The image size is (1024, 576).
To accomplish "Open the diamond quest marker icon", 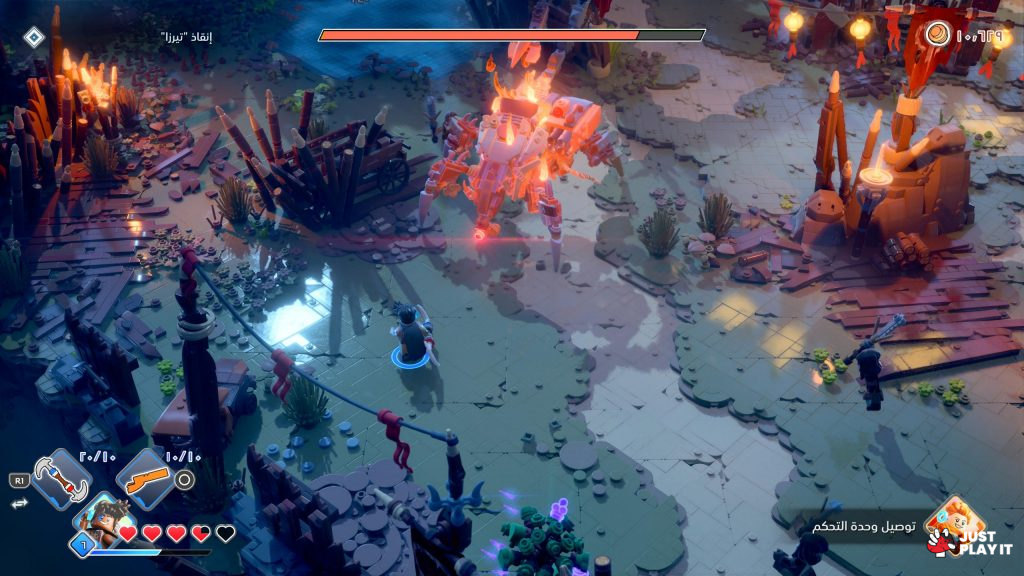I will tap(34, 38).
